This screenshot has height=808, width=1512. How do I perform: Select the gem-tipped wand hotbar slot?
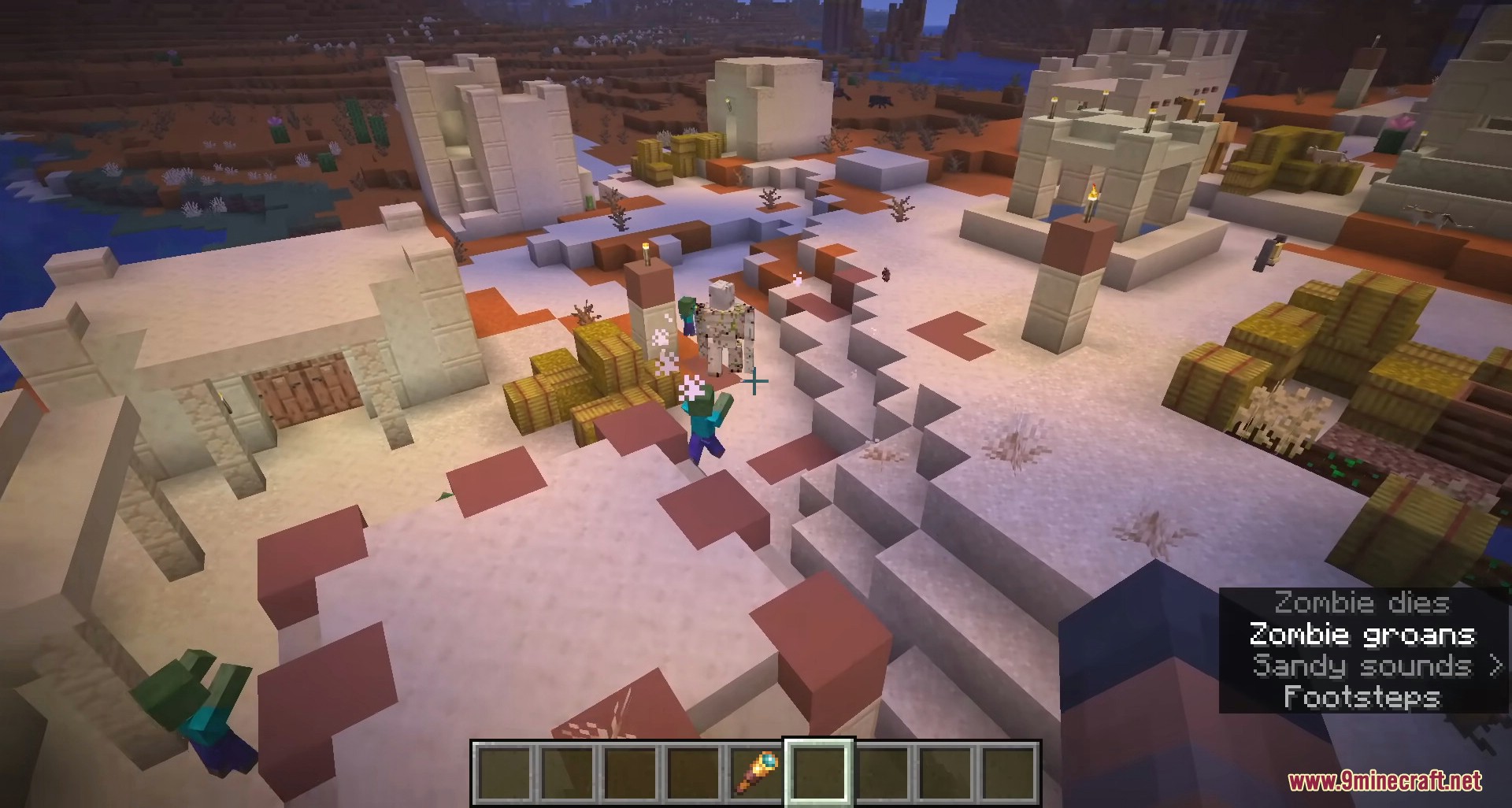click(x=756, y=773)
